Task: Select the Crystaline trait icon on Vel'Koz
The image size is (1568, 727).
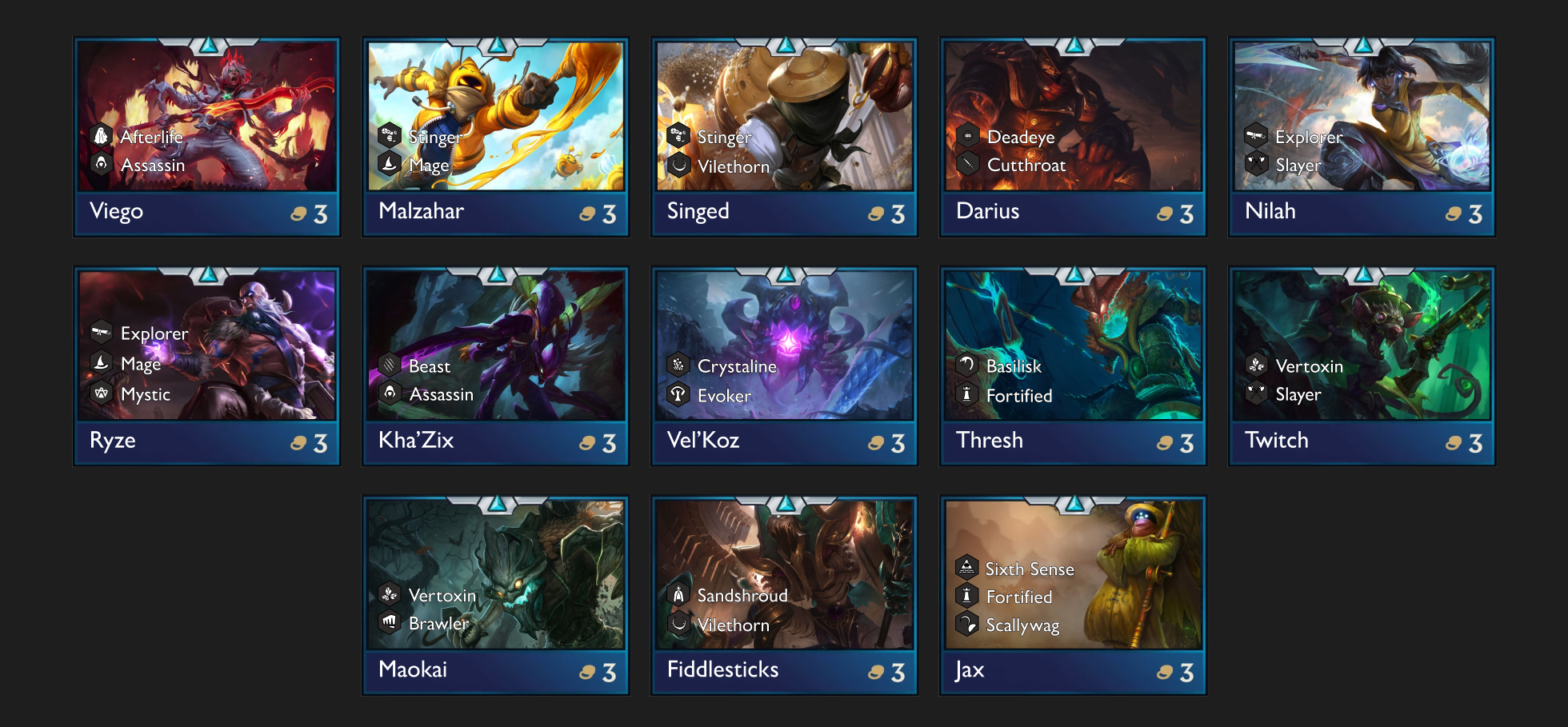Action: pos(678,366)
